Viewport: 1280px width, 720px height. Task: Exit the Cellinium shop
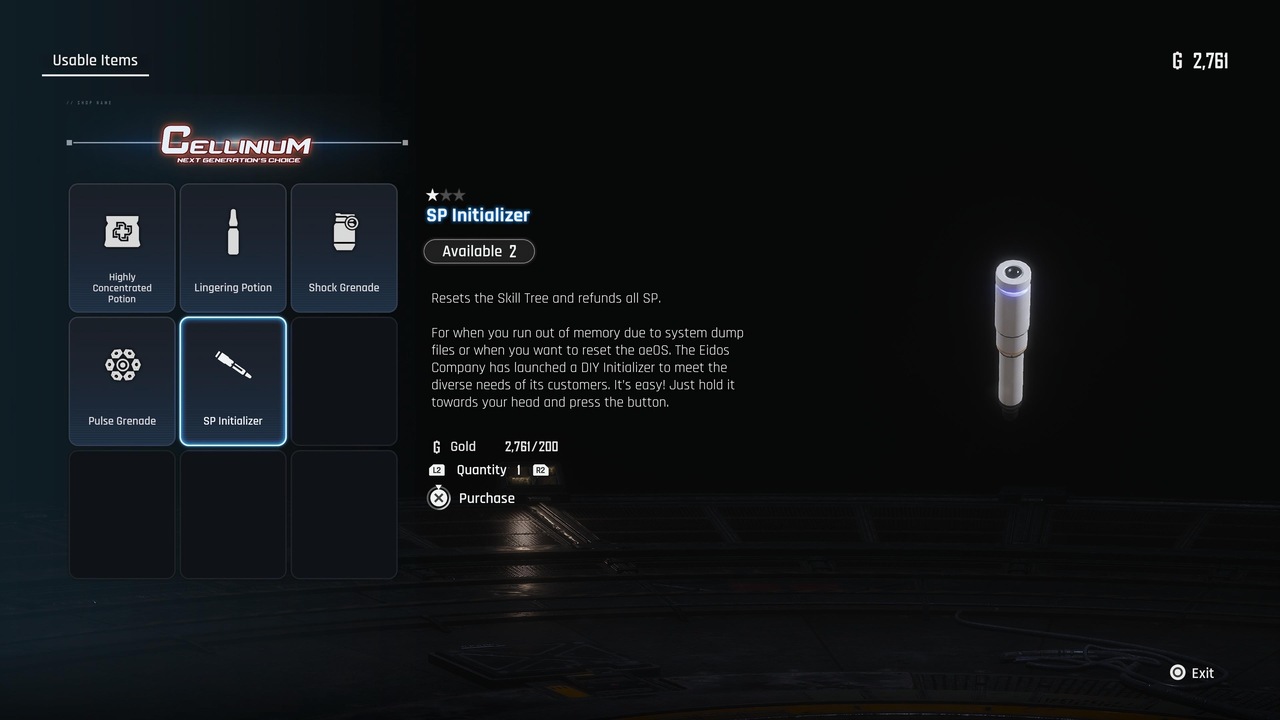click(1192, 673)
